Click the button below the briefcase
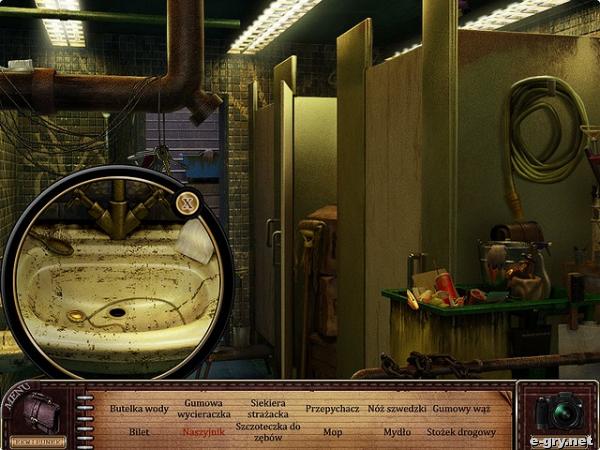This screenshot has height=450, width=600. (39, 440)
